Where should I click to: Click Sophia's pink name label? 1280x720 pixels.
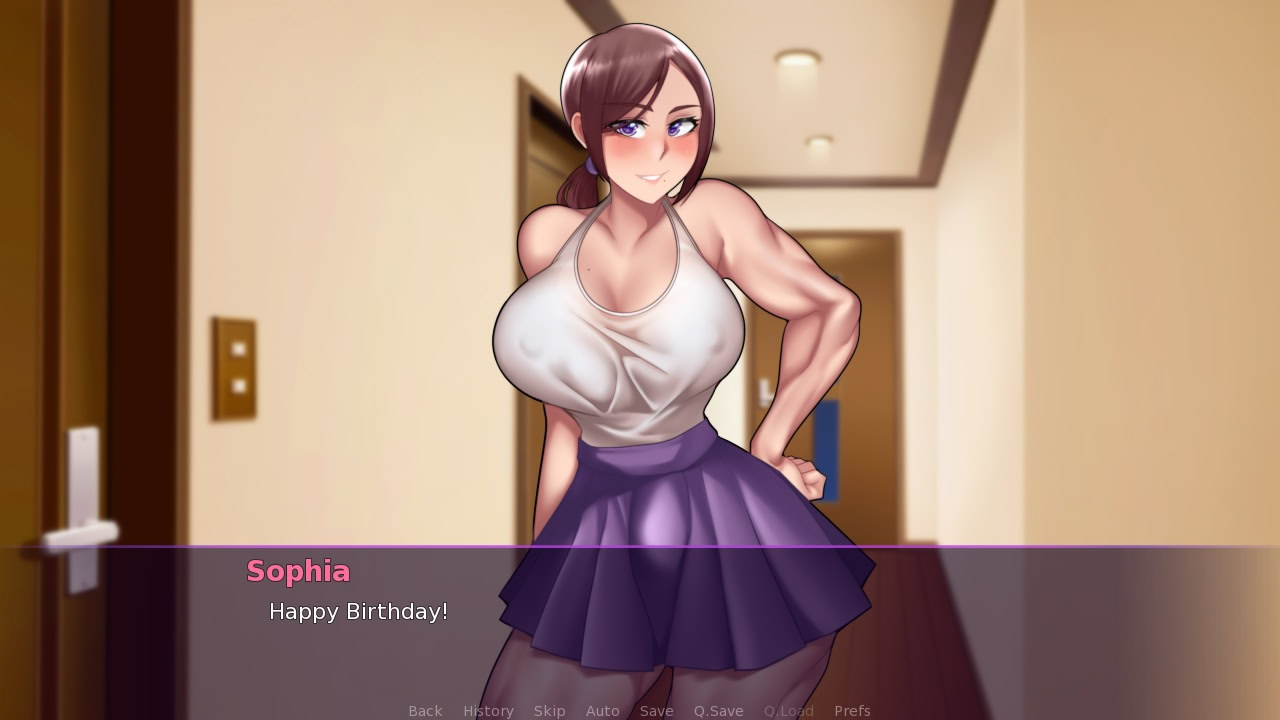pos(298,572)
